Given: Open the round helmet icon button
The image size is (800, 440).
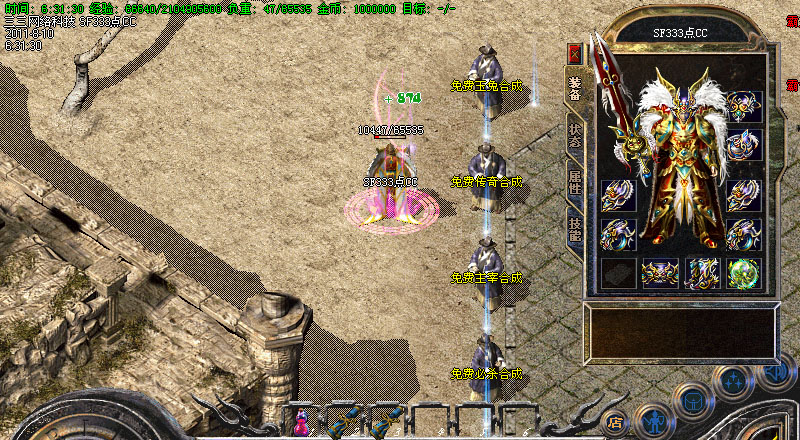Looking at the screenshot, I should (x=692, y=401).
